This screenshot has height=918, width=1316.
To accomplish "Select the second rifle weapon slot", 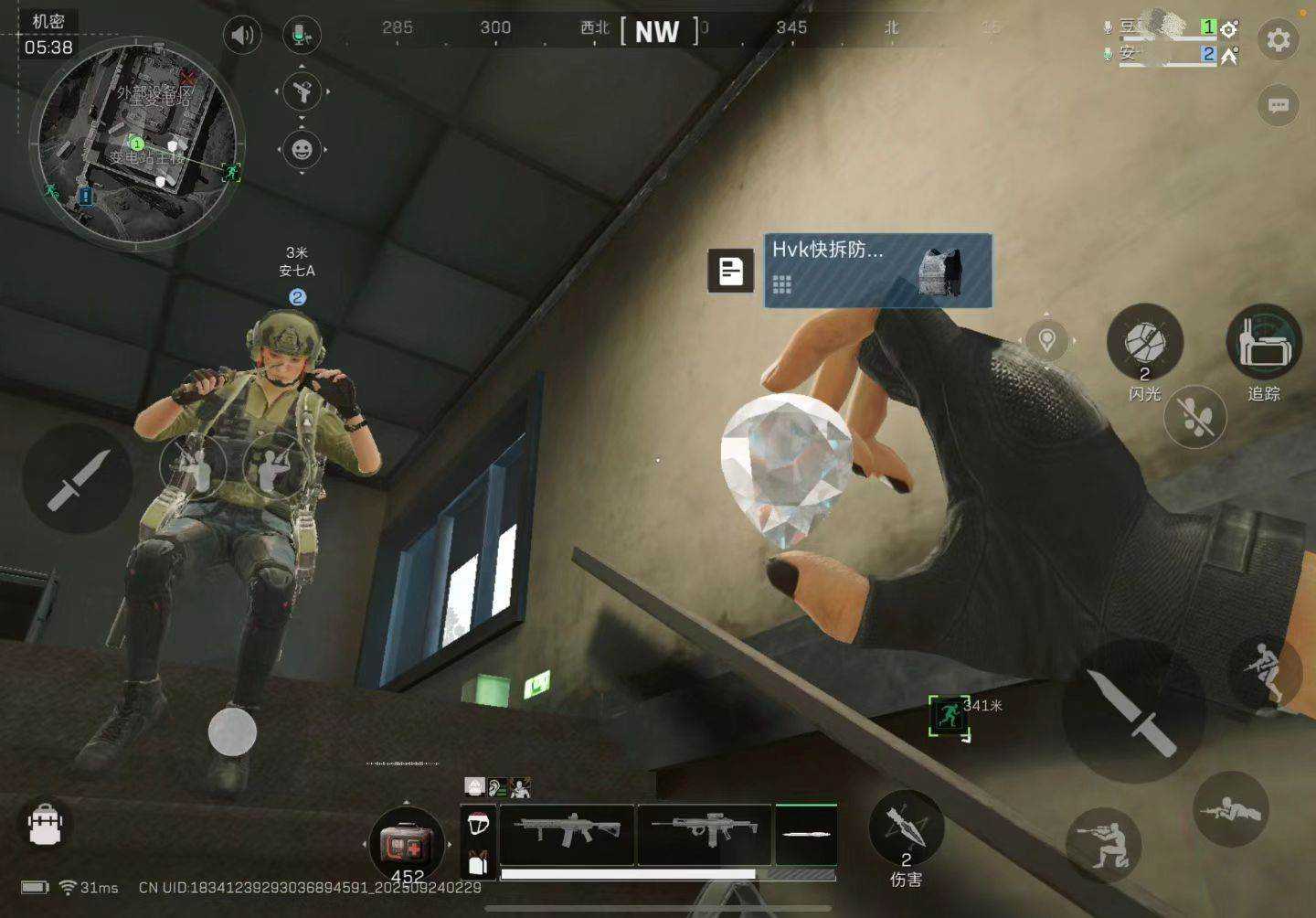I will 704,834.
